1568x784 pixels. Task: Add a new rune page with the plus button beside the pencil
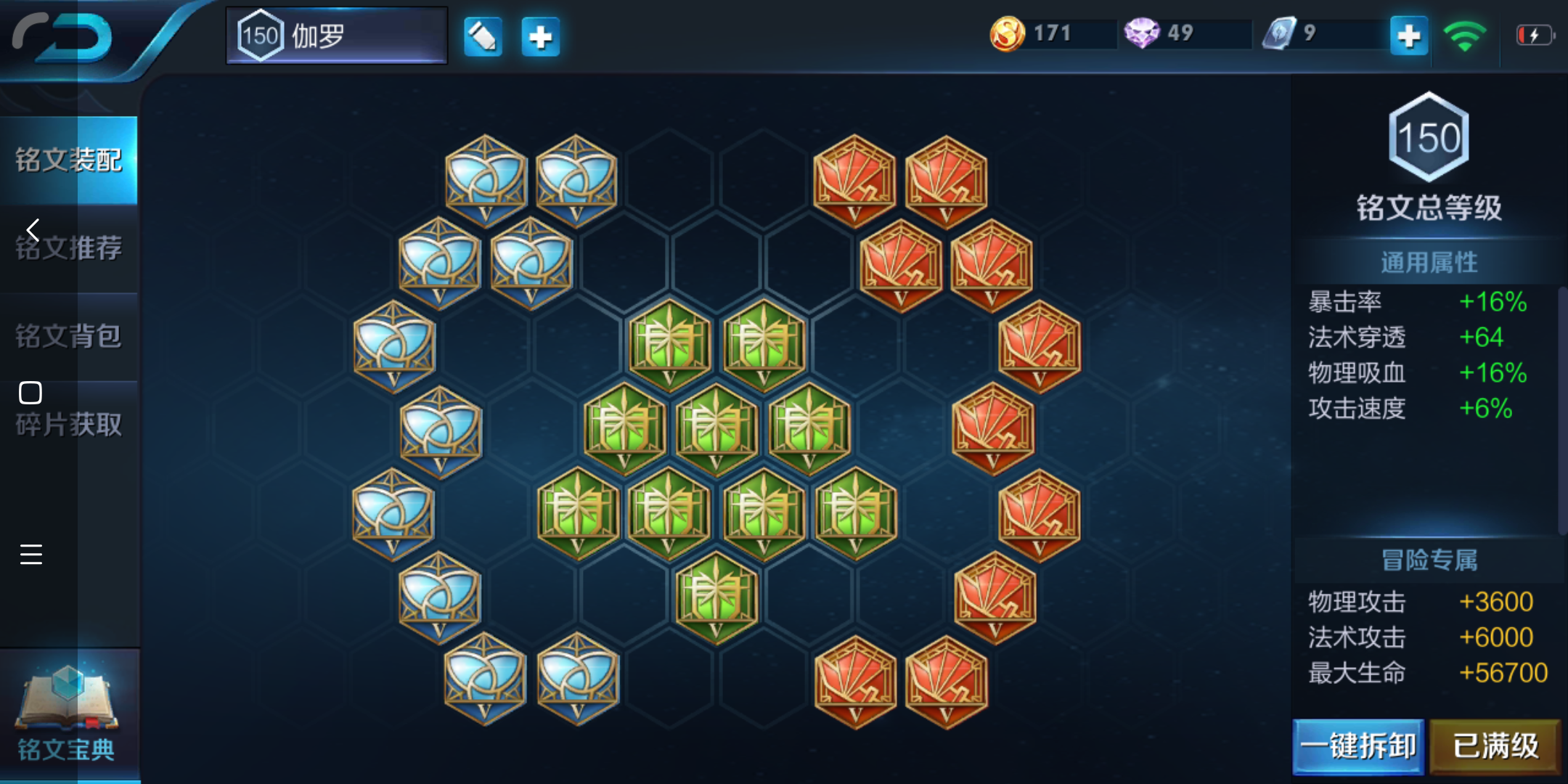pyautogui.click(x=540, y=36)
